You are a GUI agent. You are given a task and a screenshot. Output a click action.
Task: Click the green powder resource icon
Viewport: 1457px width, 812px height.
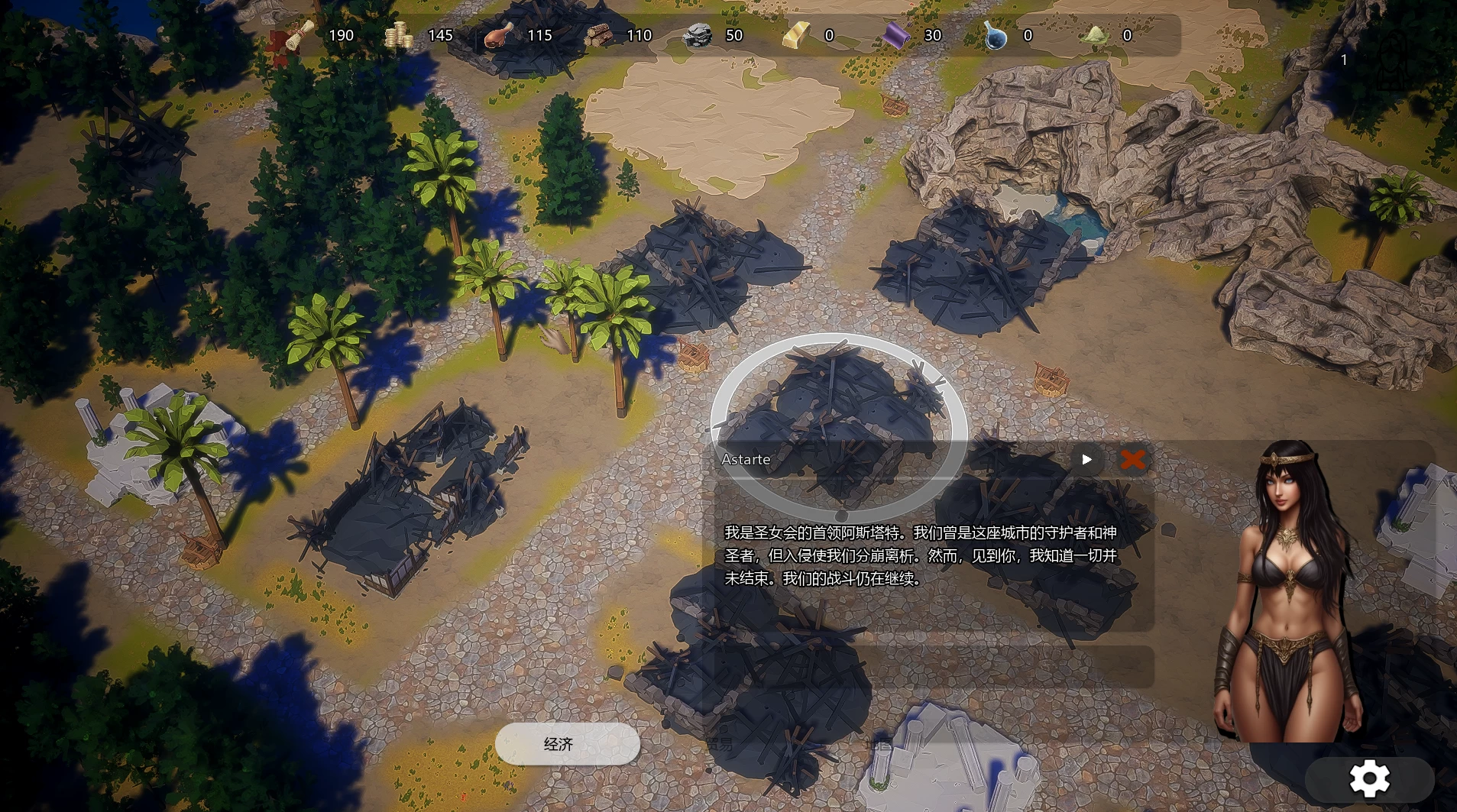tap(1096, 35)
